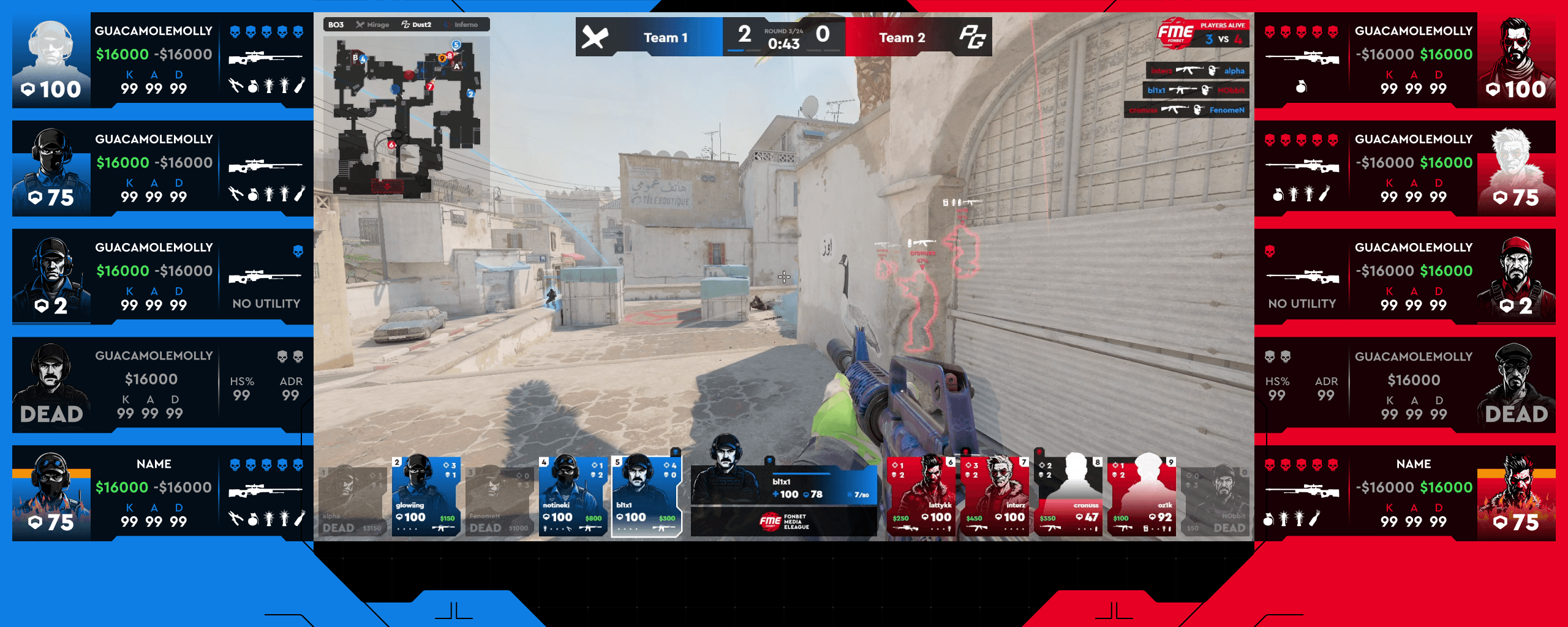Click the Team 1 logo in scoreboard
Viewport: 1568px width, 627px height.
(595, 37)
